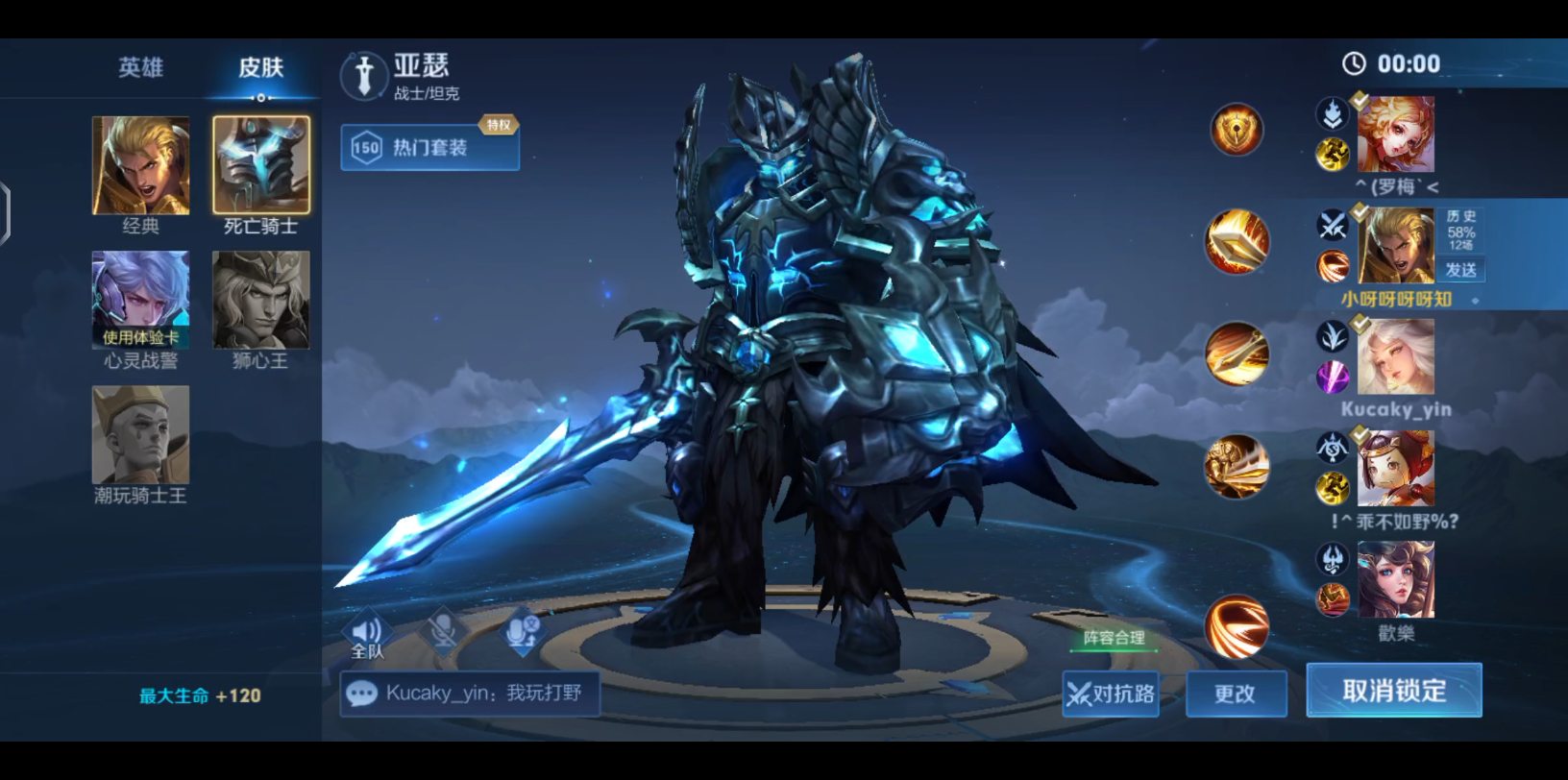Click the 对抗路 lane button
The width and height of the screenshot is (1568, 780).
coord(1111,694)
